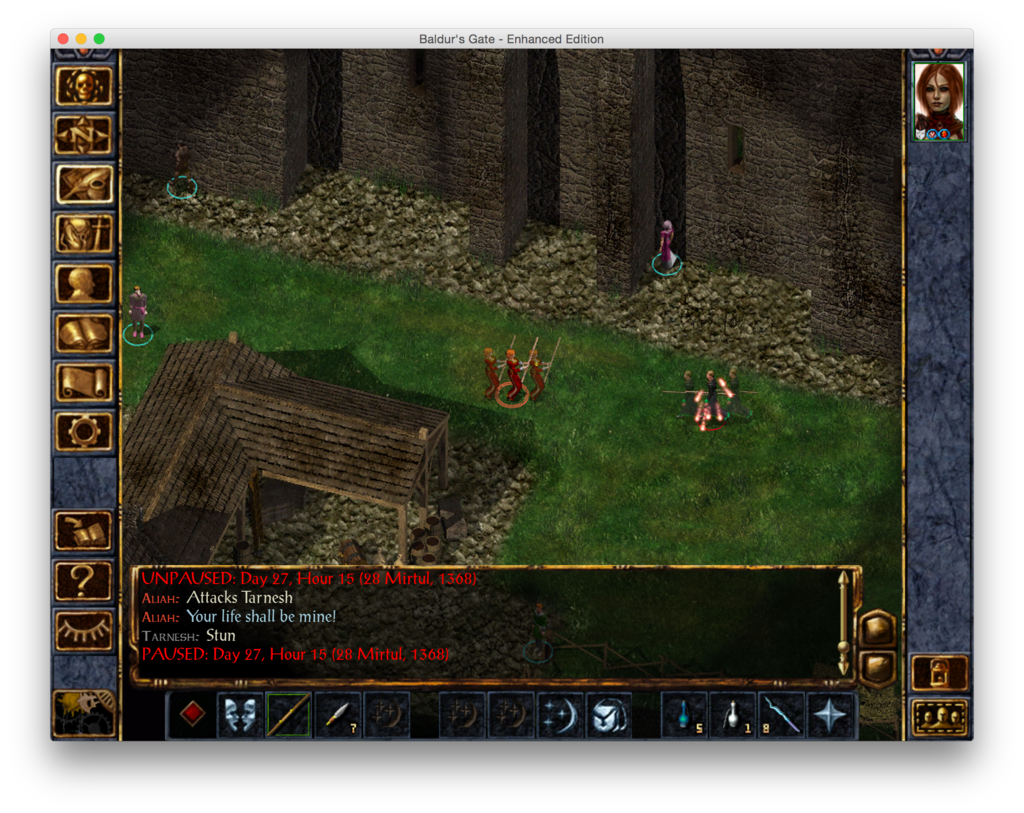
Task: Open the options gear button
Action: click(x=84, y=431)
